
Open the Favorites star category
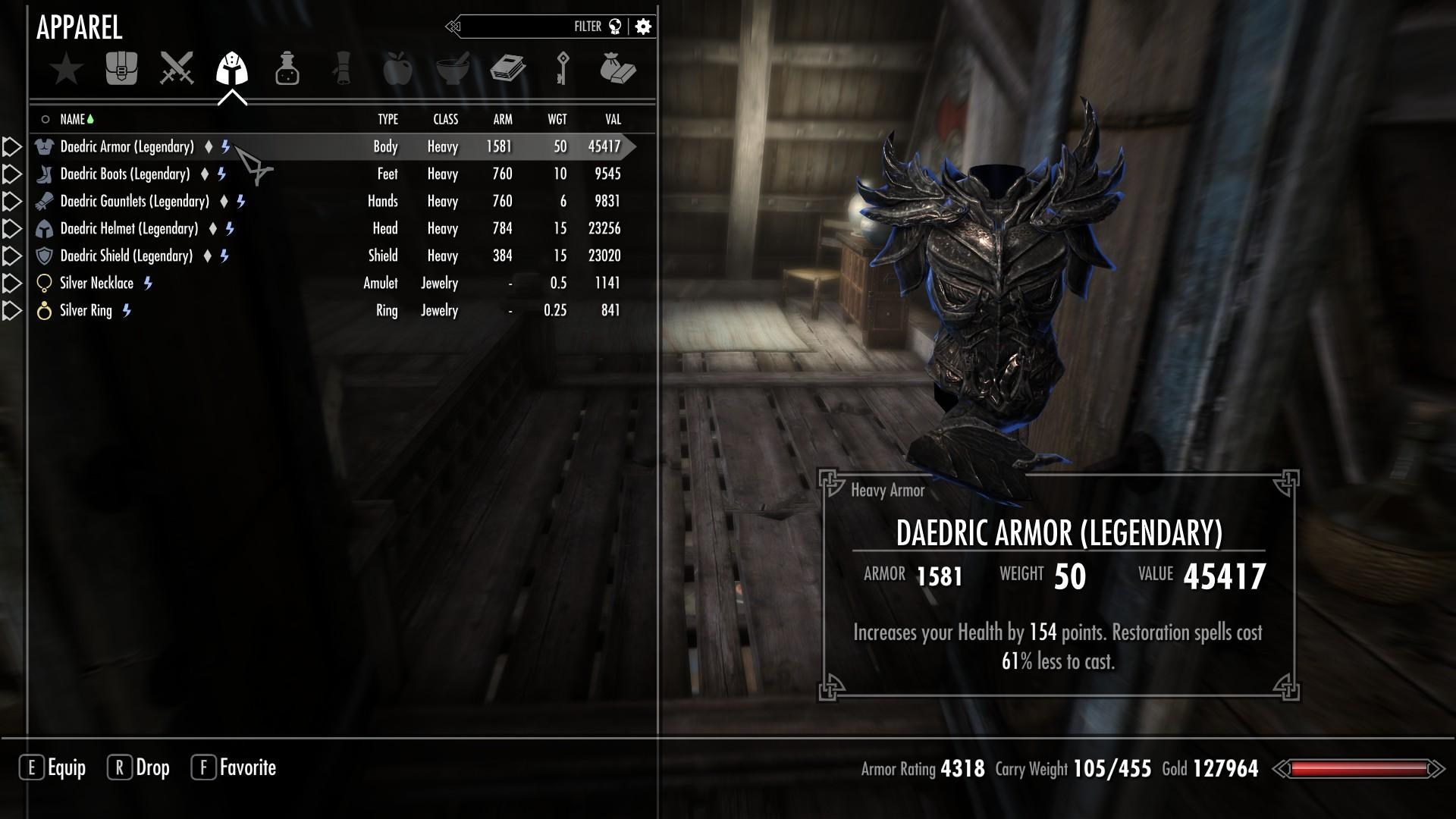(67, 68)
